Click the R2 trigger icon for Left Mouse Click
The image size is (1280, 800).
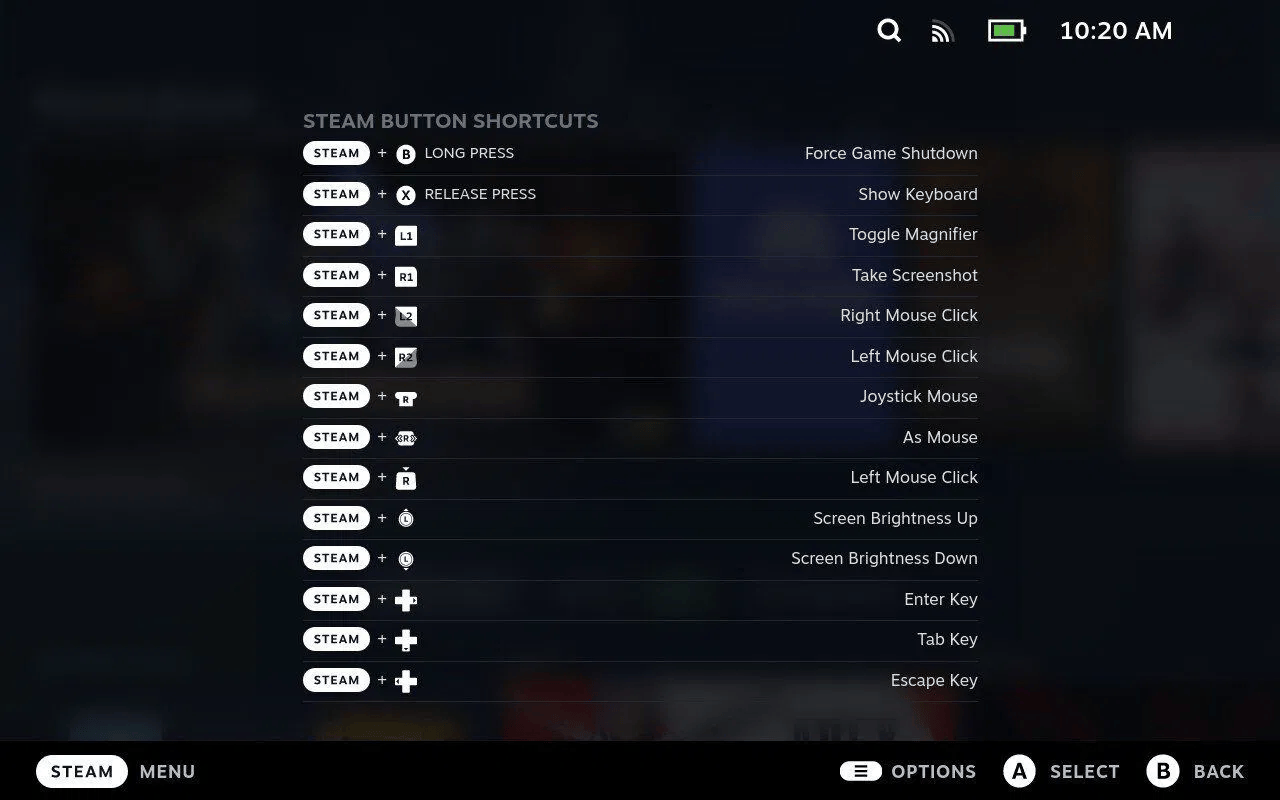click(405, 356)
